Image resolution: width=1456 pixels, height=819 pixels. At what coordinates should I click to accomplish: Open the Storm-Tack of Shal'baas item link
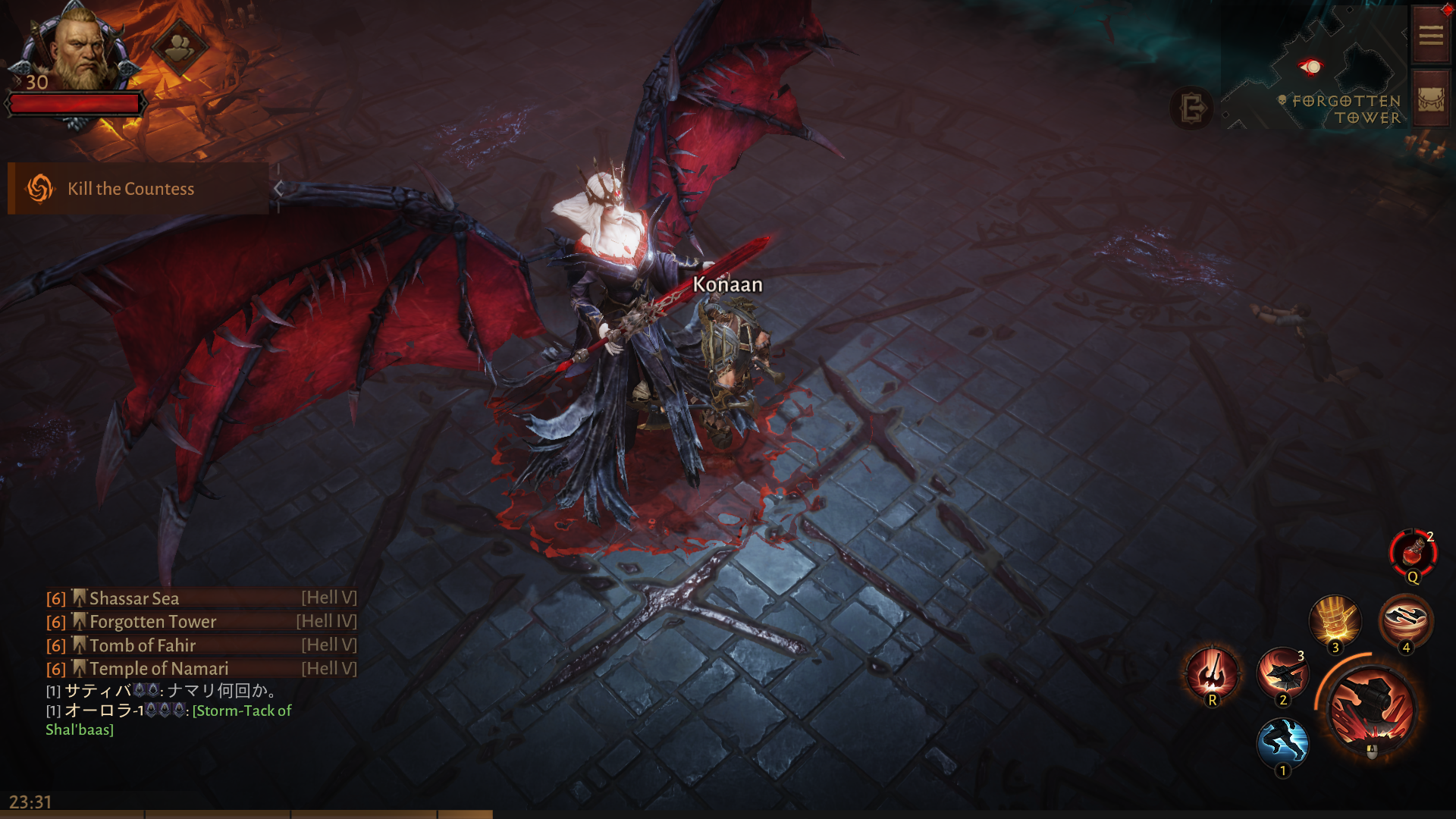click(243, 711)
